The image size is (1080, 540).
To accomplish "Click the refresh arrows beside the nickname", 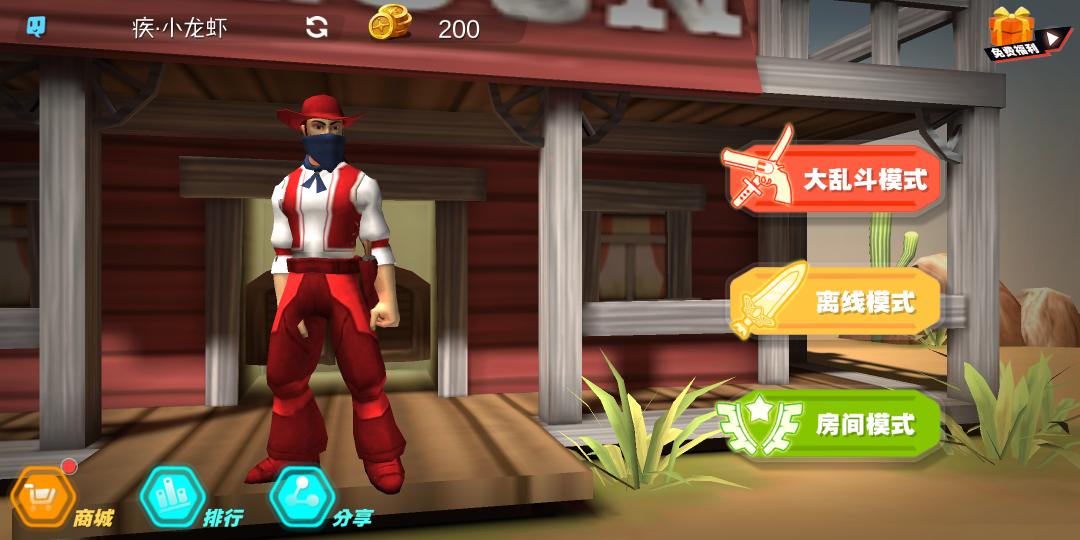I will click(x=317, y=28).
